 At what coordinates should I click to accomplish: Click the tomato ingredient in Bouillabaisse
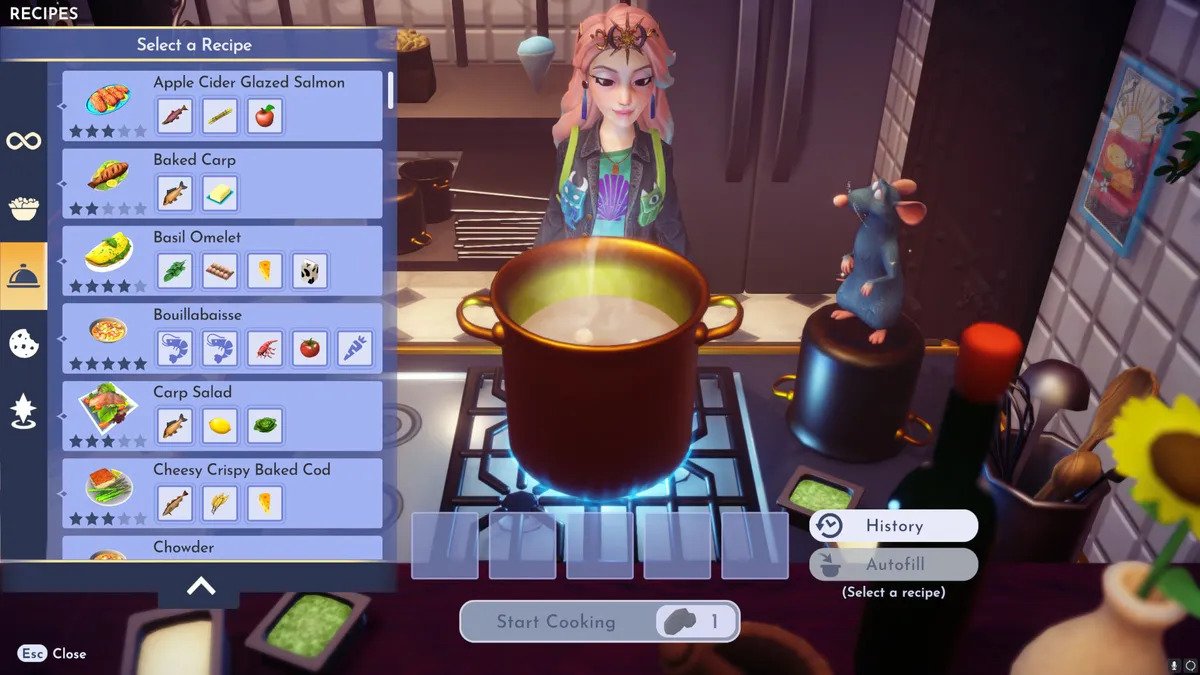point(310,348)
